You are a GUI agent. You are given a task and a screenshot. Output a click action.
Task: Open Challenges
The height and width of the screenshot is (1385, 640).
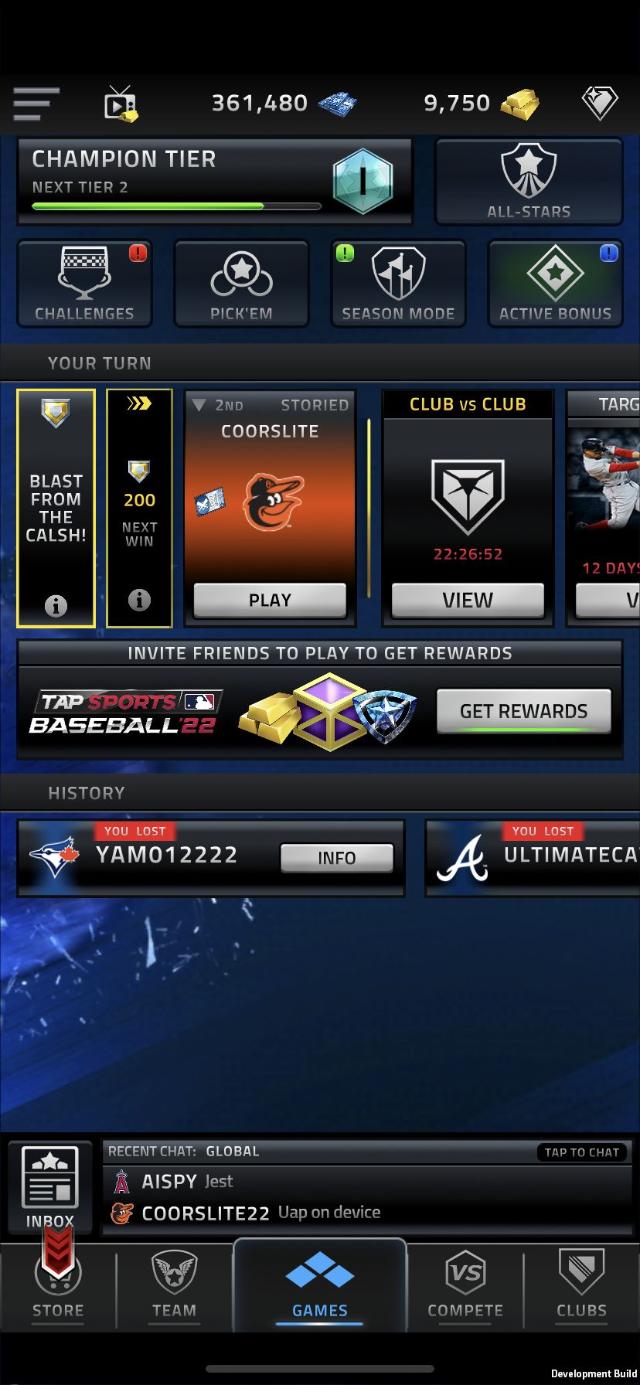point(84,284)
